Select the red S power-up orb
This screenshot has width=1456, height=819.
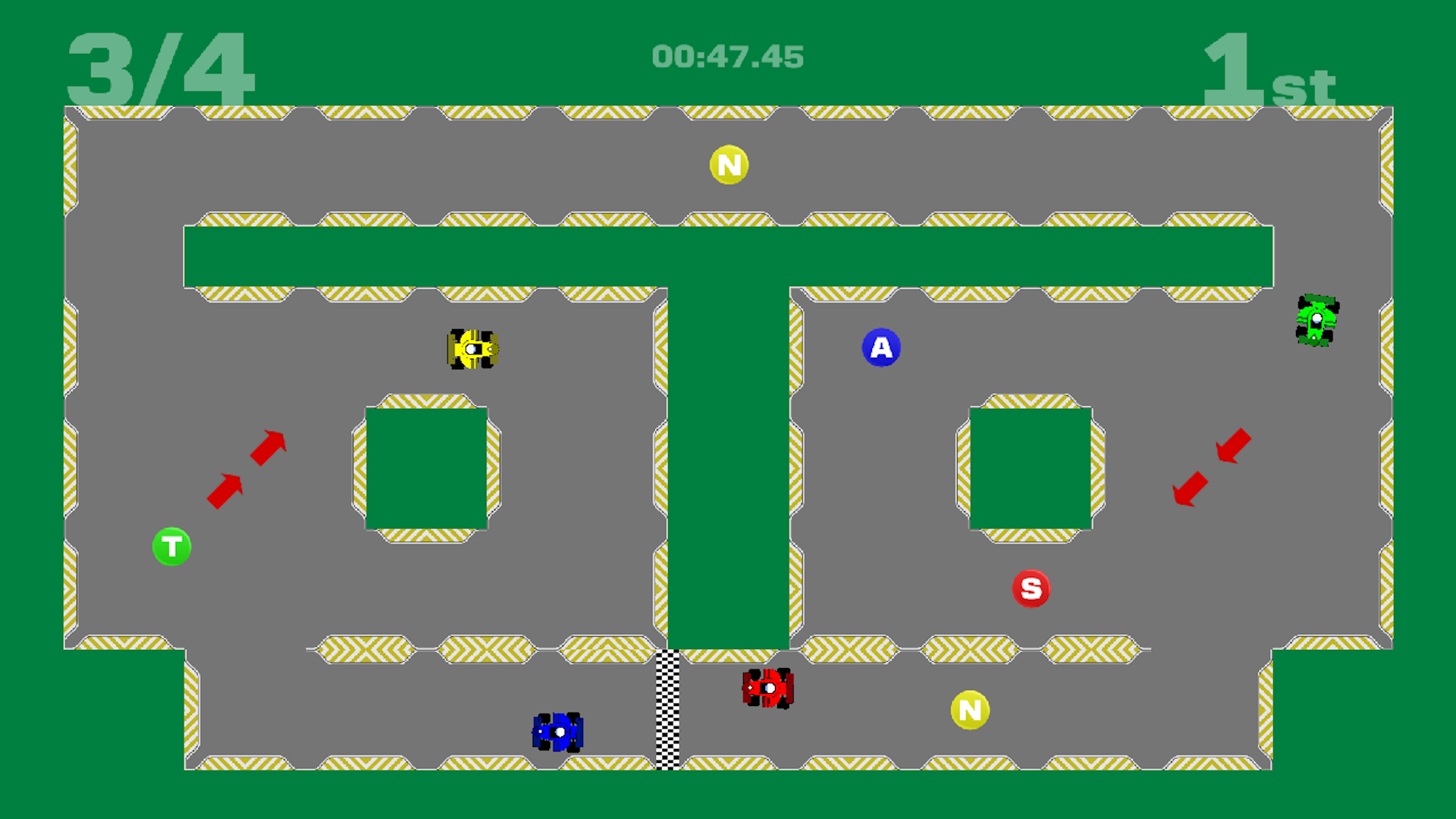1031,587
